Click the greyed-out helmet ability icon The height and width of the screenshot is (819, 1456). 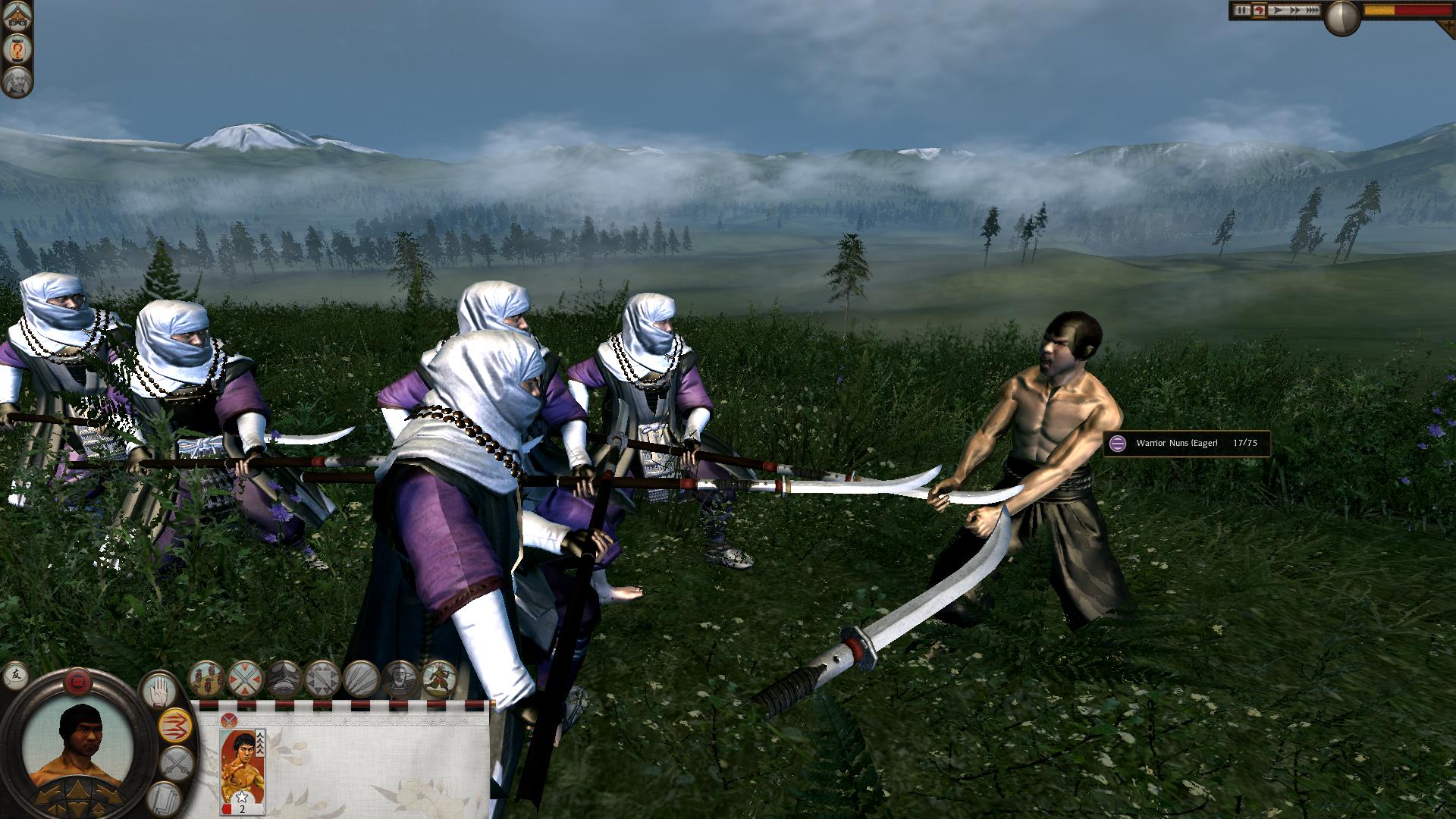pyautogui.click(x=284, y=679)
